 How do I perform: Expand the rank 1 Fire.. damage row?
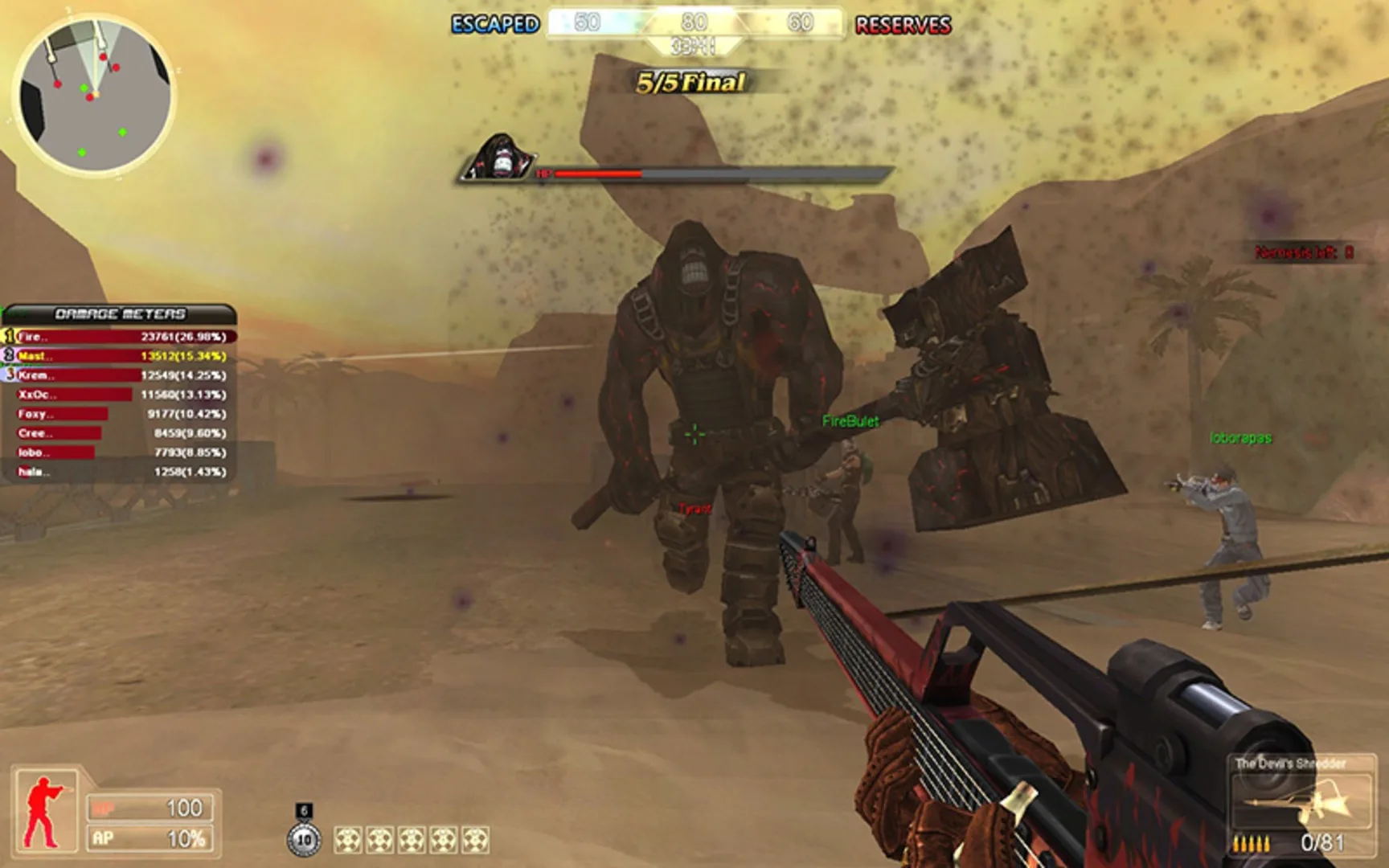point(117,338)
